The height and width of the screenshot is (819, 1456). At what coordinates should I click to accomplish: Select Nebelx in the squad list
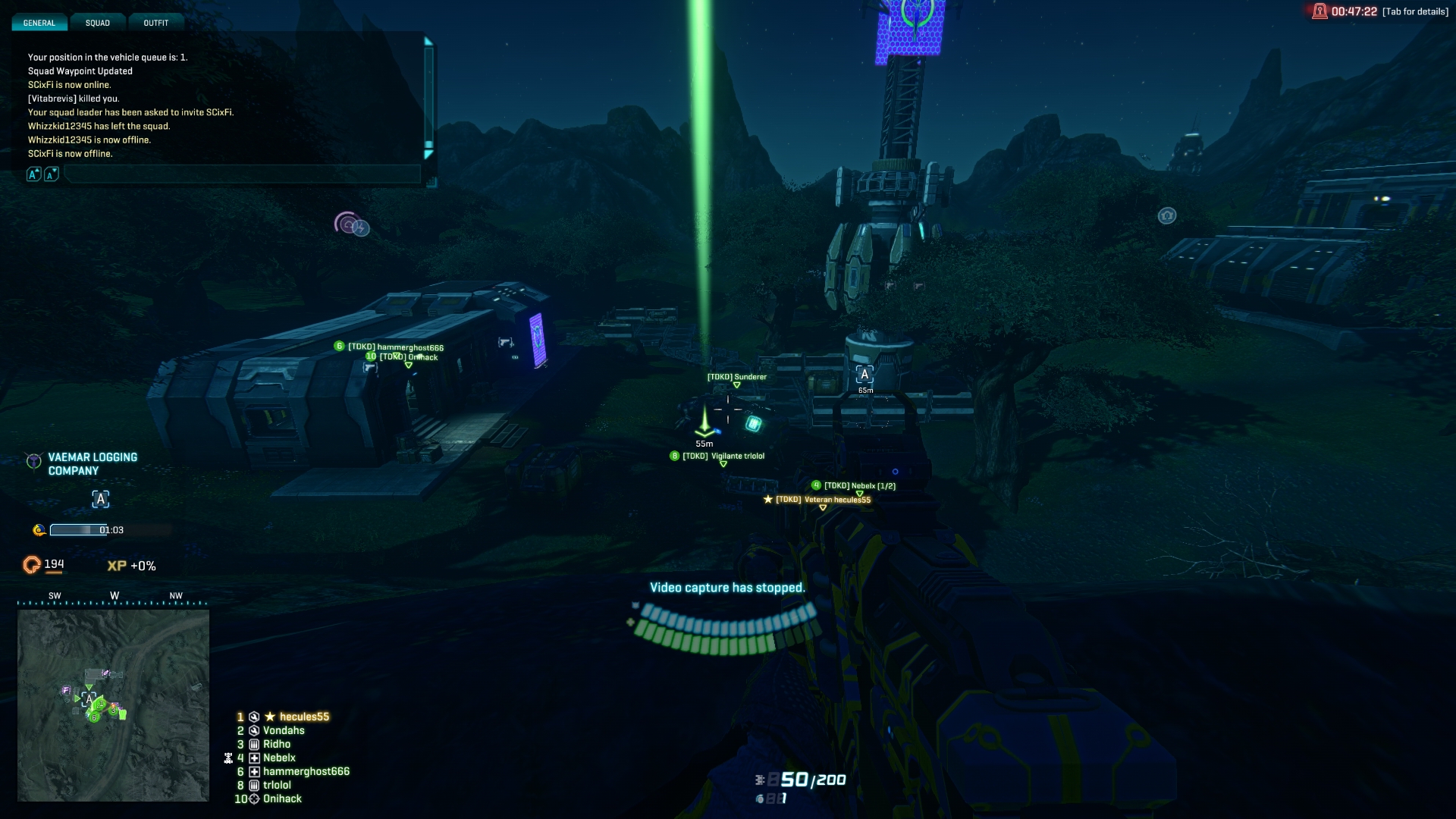(279, 758)
